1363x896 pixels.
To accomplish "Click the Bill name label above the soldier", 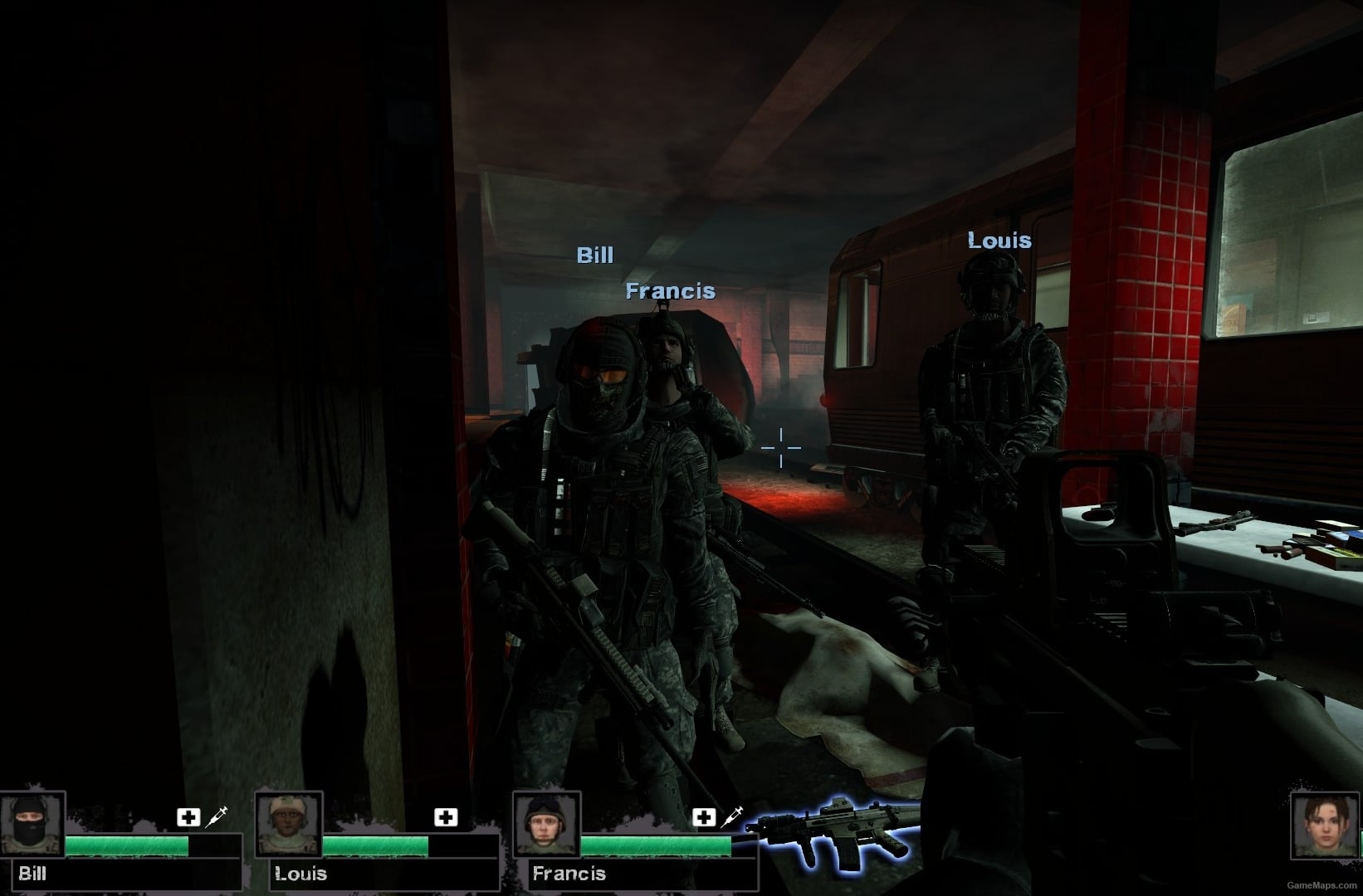I will pyautogui.click(x=594, y=256).
